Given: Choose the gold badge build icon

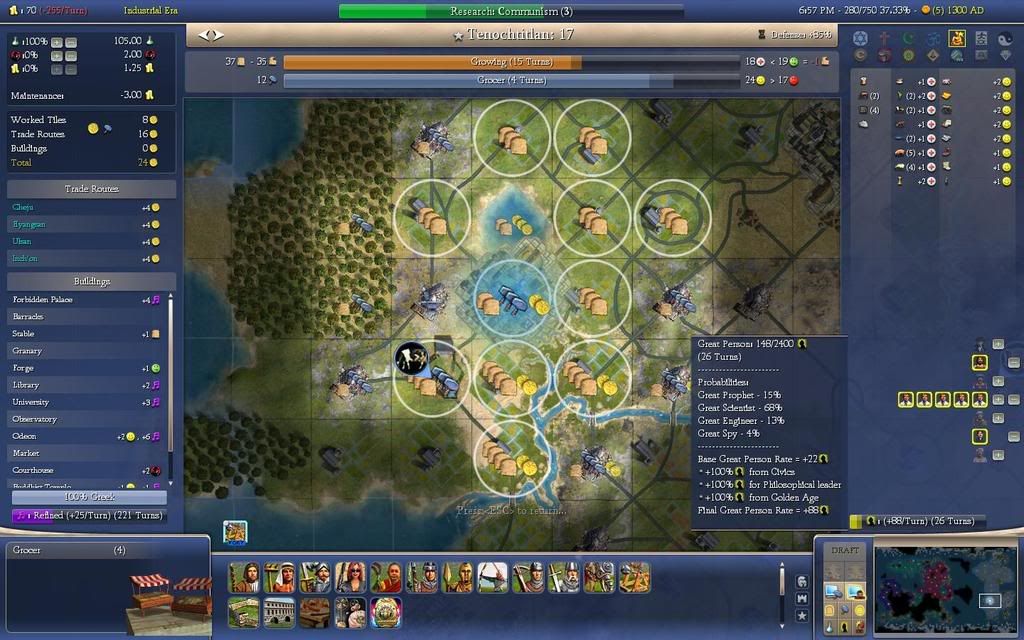Looking at the screenshot, I should click(385, 611).
